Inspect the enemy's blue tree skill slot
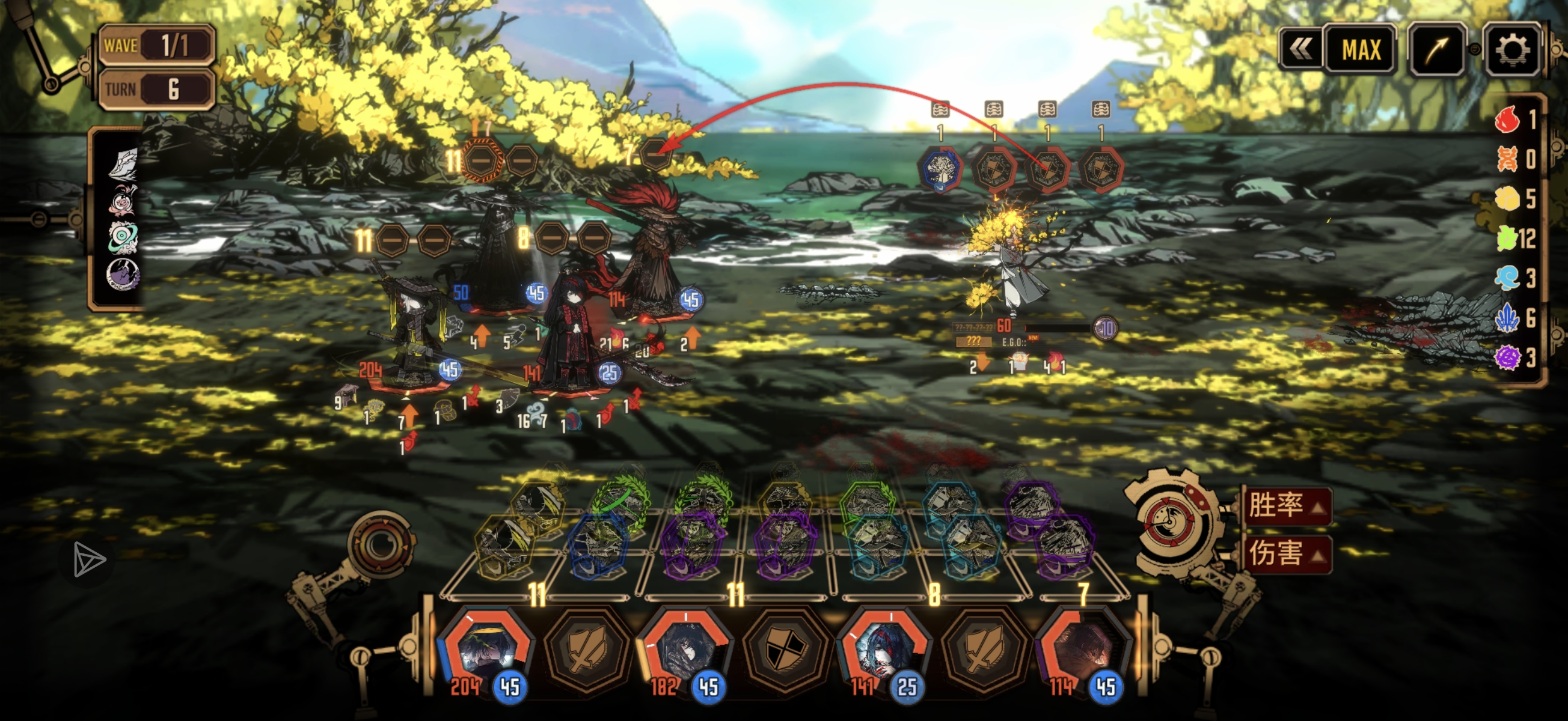 [941, 169]
